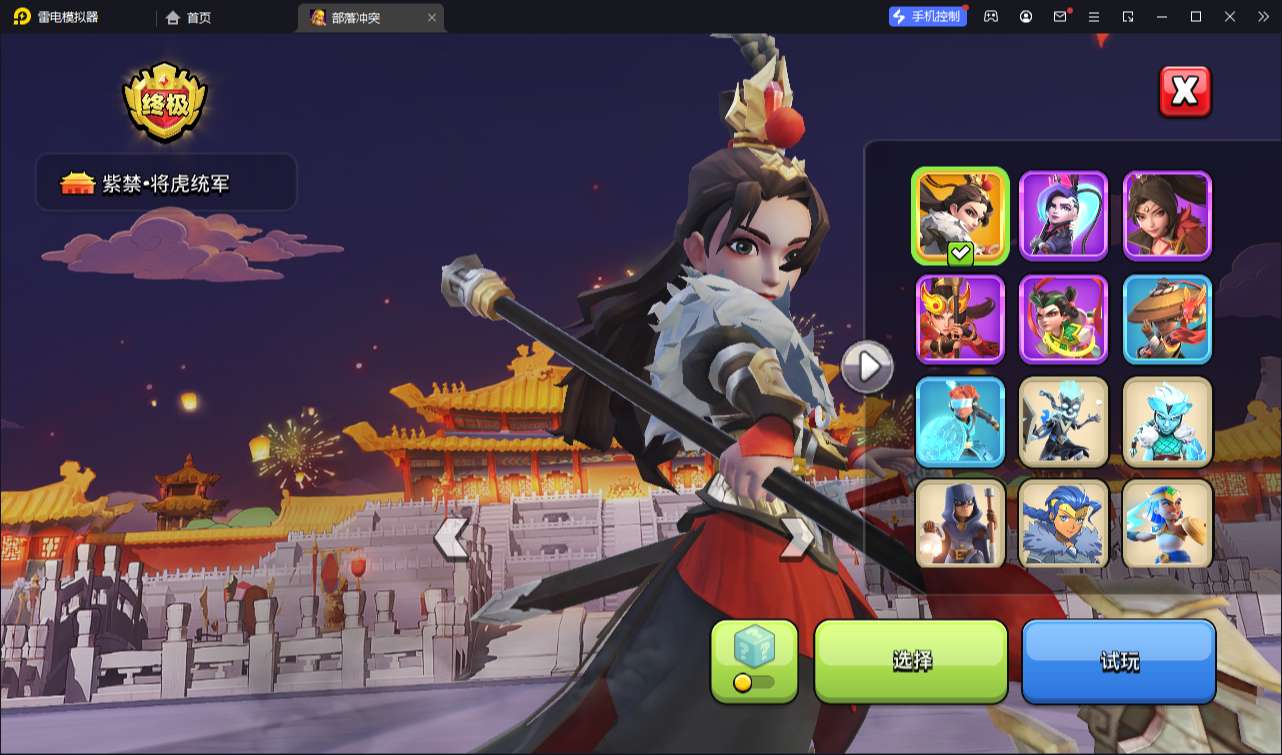Image resolution: width=1282 pixels, height=755 pixels.
Task: Click the right arrow to view next skin
Action: 868,366
